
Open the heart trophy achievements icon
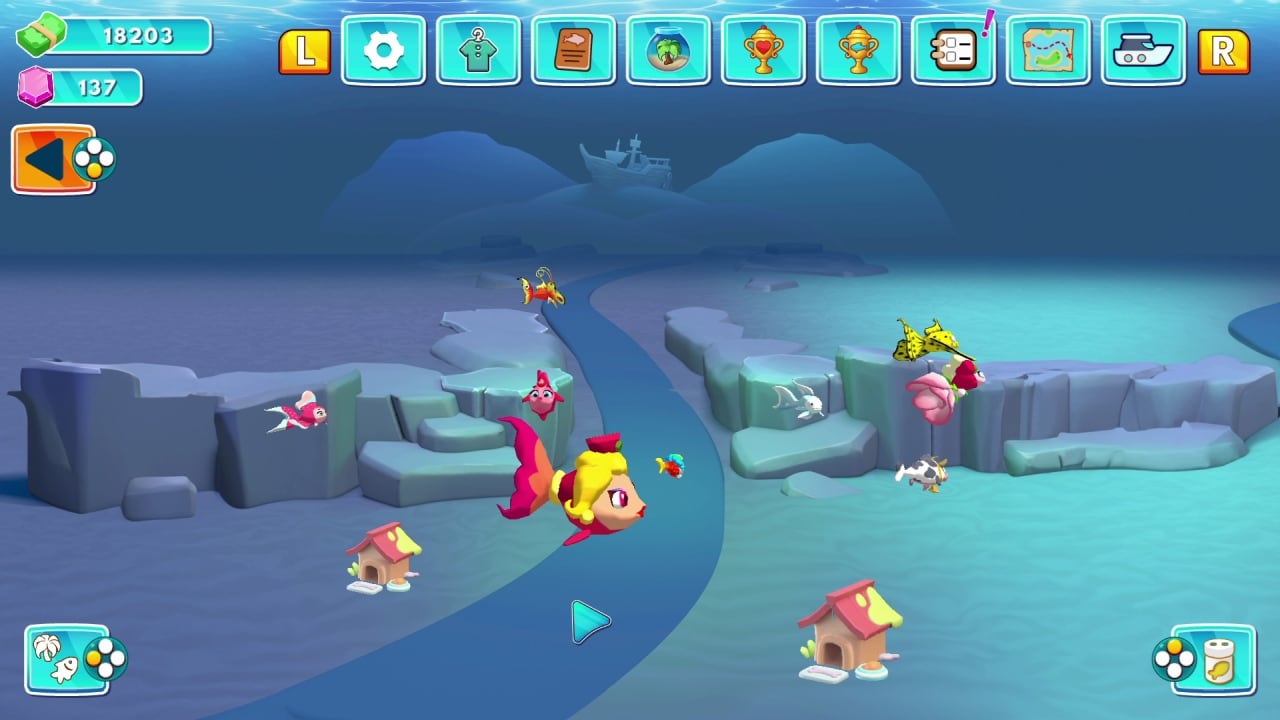tap(763, 51)
